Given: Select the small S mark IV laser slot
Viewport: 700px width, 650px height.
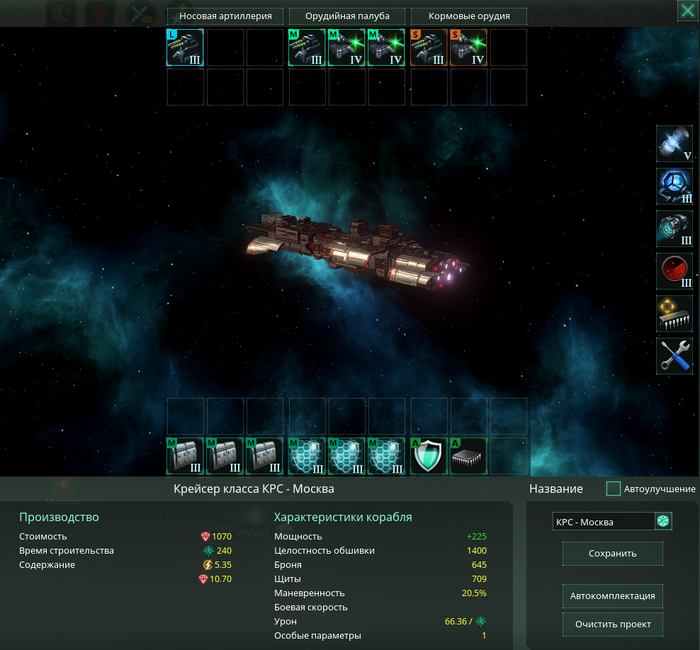Looking at the screenshot, I should 468,47.
